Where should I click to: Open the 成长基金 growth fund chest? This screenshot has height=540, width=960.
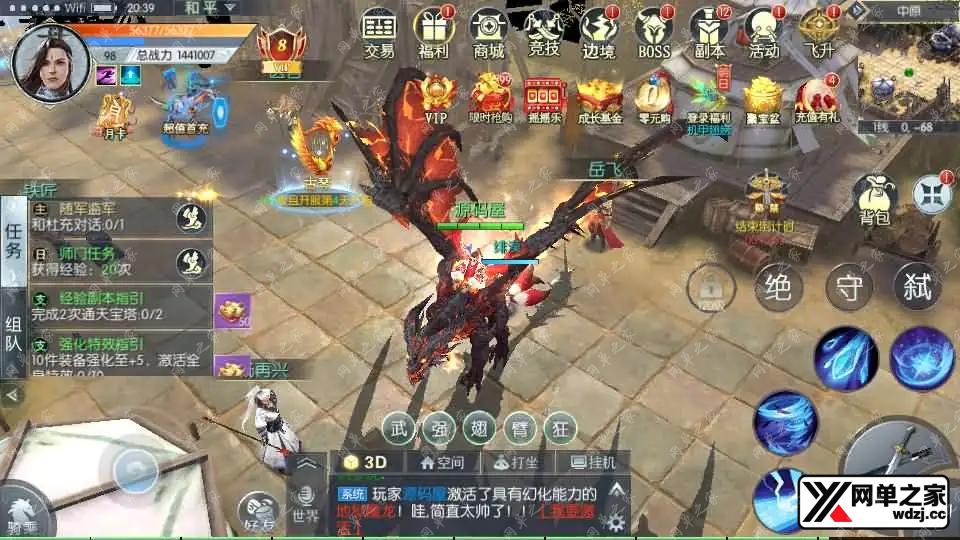598,99
